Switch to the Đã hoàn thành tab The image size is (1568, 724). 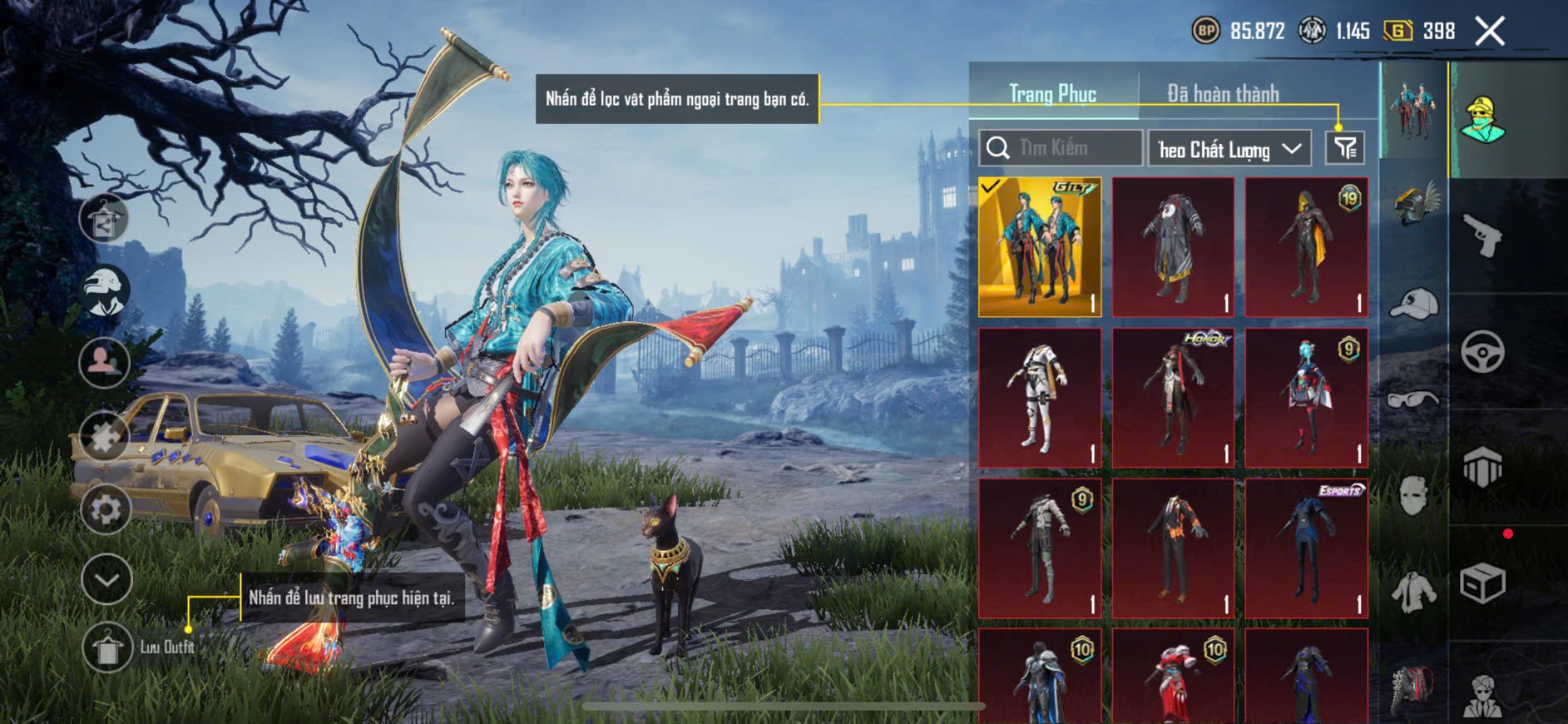click(1222, 94)
